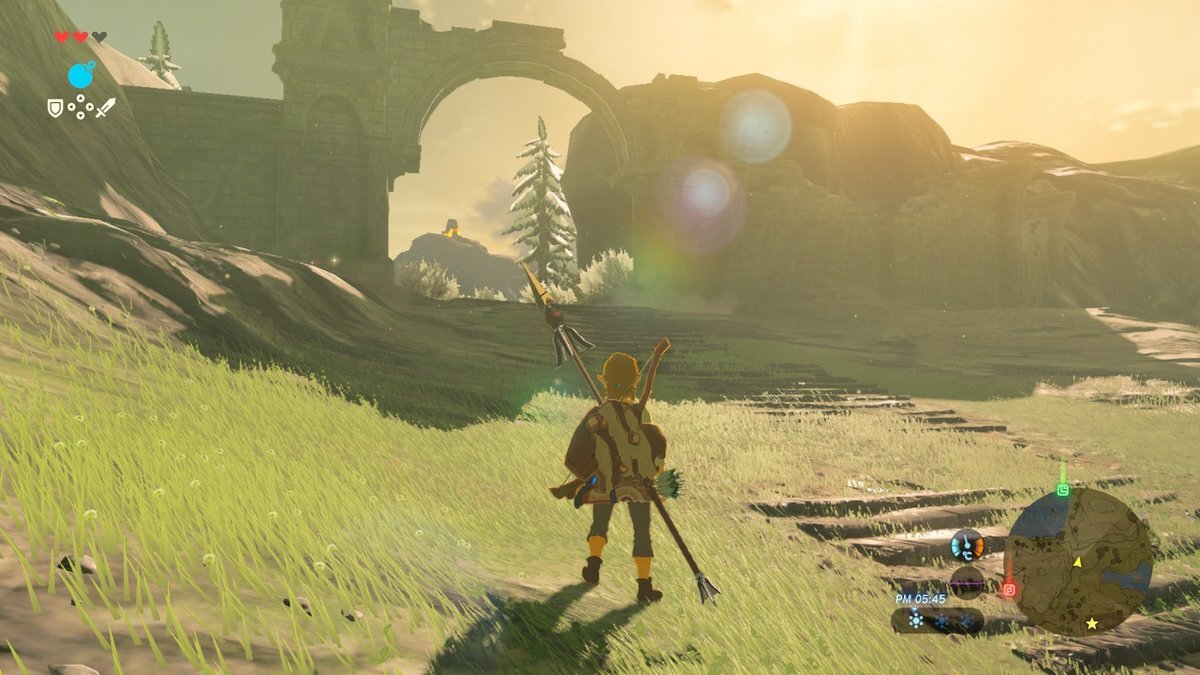
Task: Click the yellow star marker on the minimap
Action: point(1091,623)
